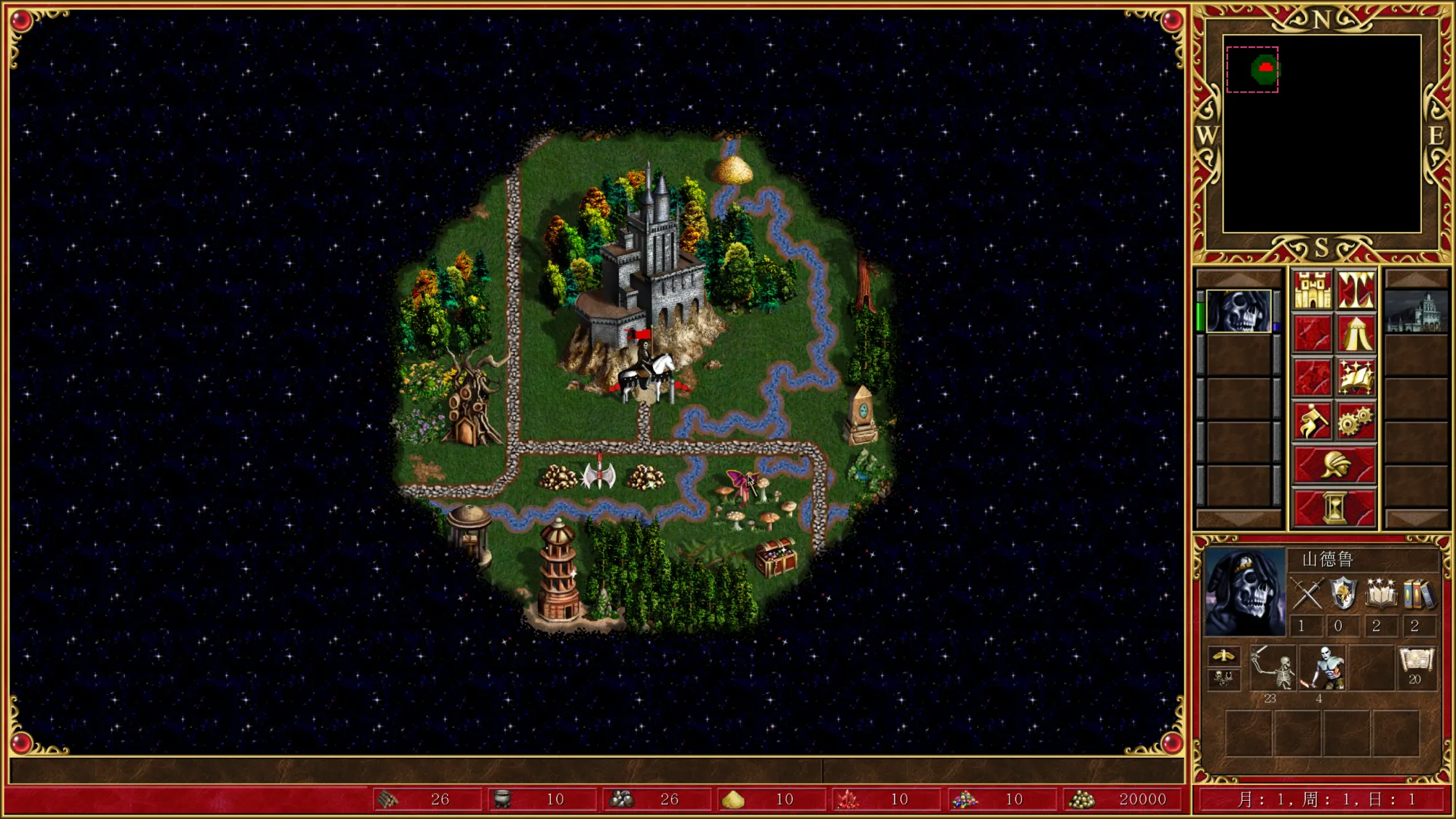Open the spellbook cast spell button

click(1356, 377)
